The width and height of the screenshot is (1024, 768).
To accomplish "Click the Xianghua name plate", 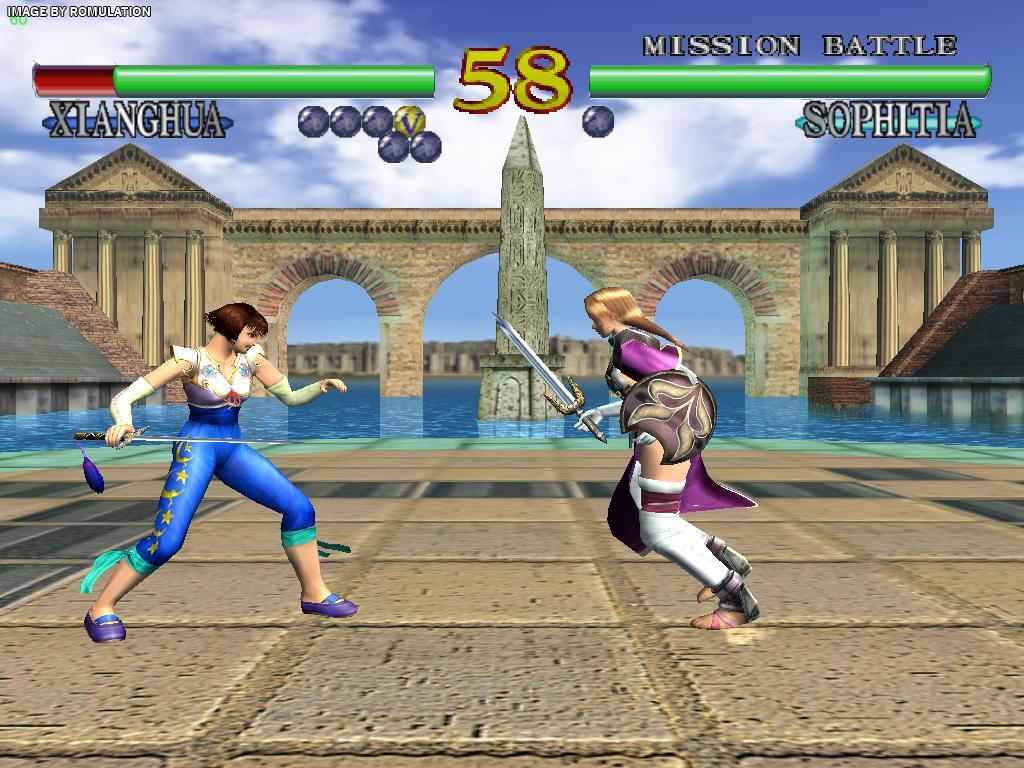I will (x=138, y=122).
